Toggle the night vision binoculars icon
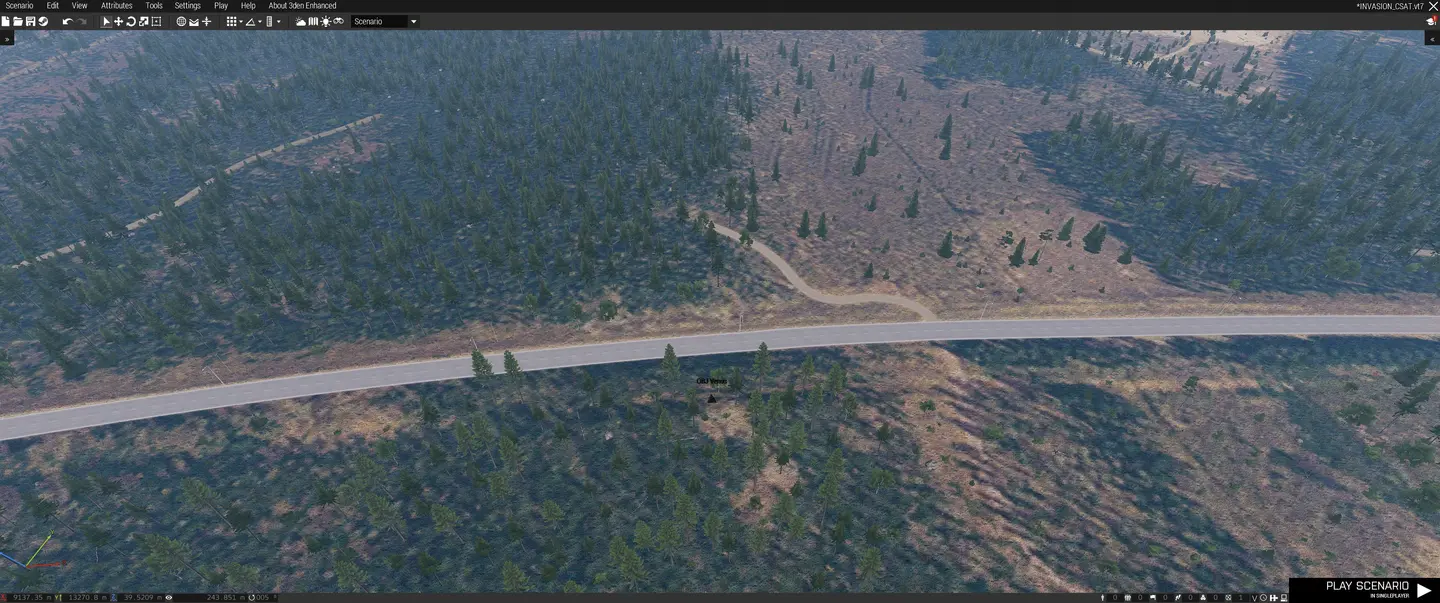 [x=338, y=21]
